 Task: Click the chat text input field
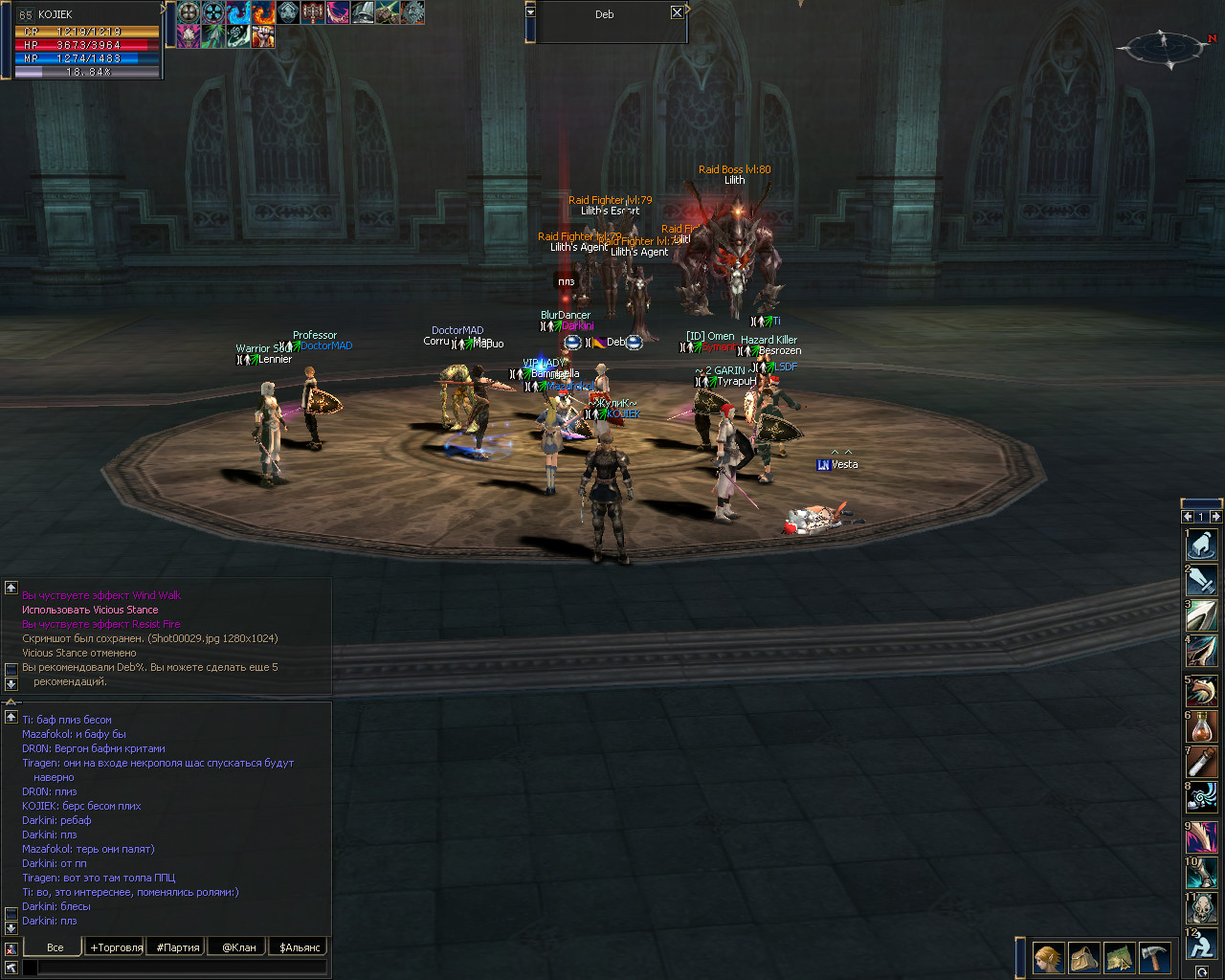[182, 968]
